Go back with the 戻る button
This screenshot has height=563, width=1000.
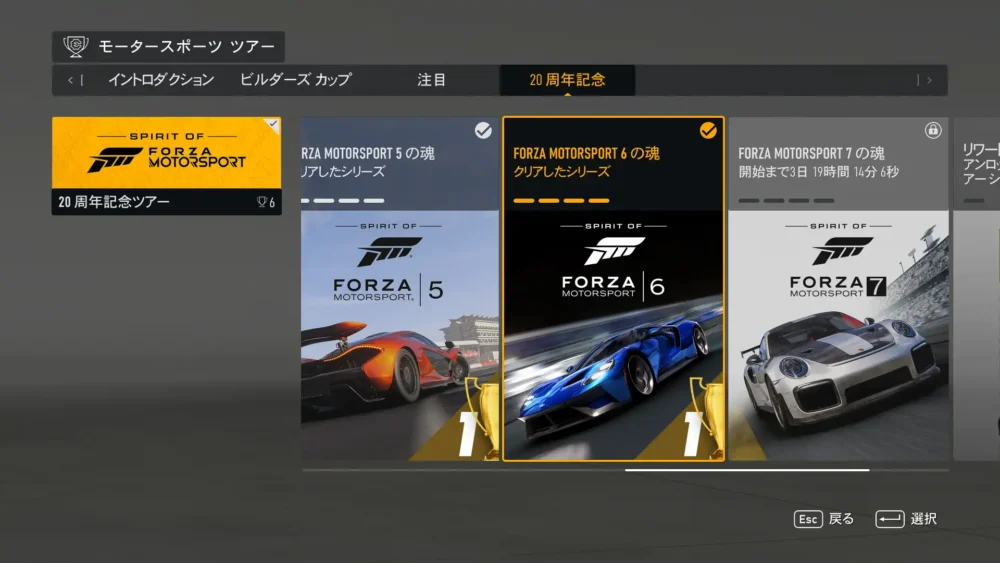[x=824, y=519]
